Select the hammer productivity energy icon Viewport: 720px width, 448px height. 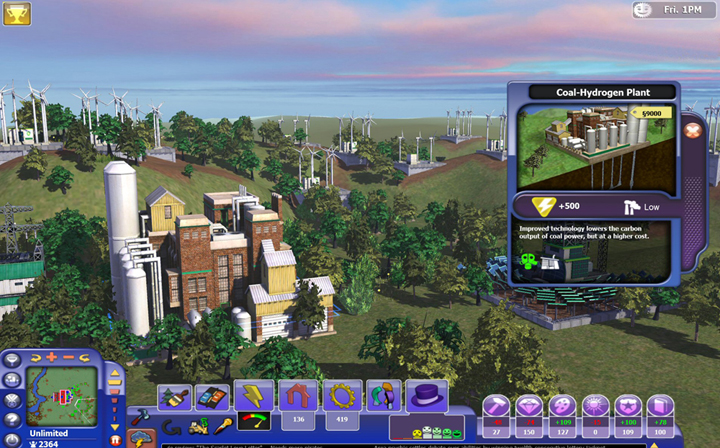point(496,406)
